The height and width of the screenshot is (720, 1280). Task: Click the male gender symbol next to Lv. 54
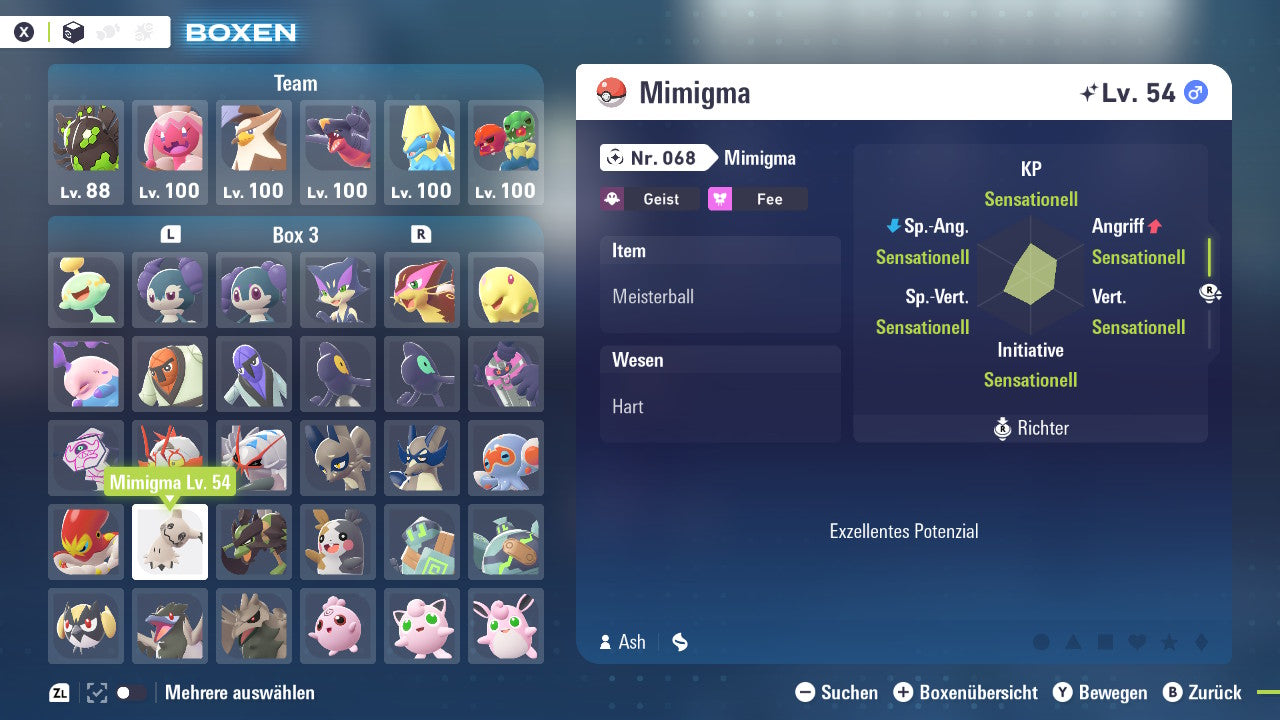tap(1194, 92)
